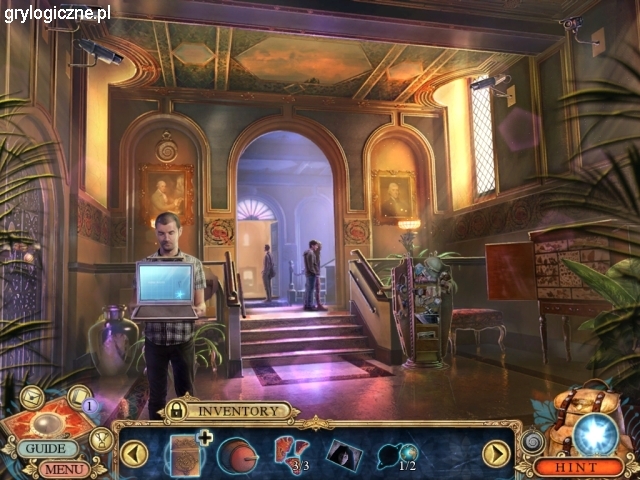Open the game Menu
640x480 pixels.
click(63, 468)
